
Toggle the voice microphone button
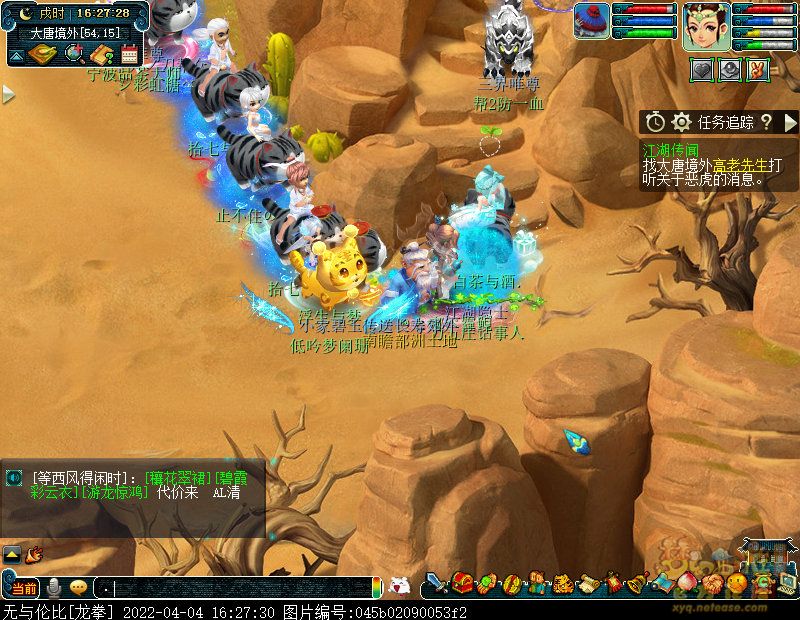coord(54,588)
